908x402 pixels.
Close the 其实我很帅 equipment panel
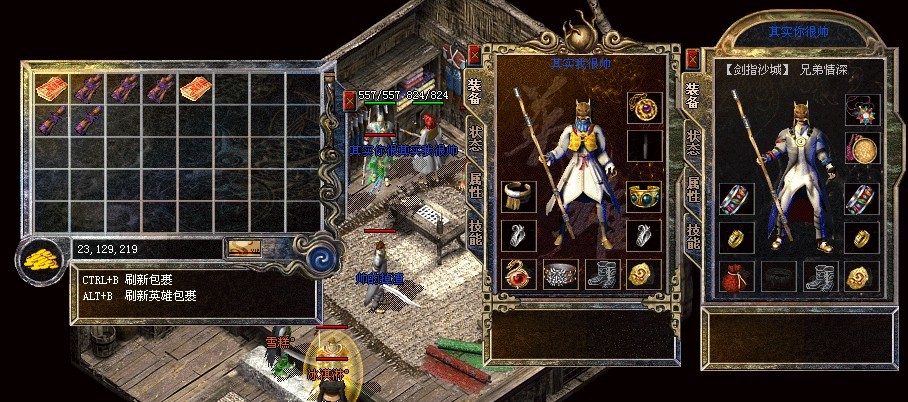(x=474, y=54)
